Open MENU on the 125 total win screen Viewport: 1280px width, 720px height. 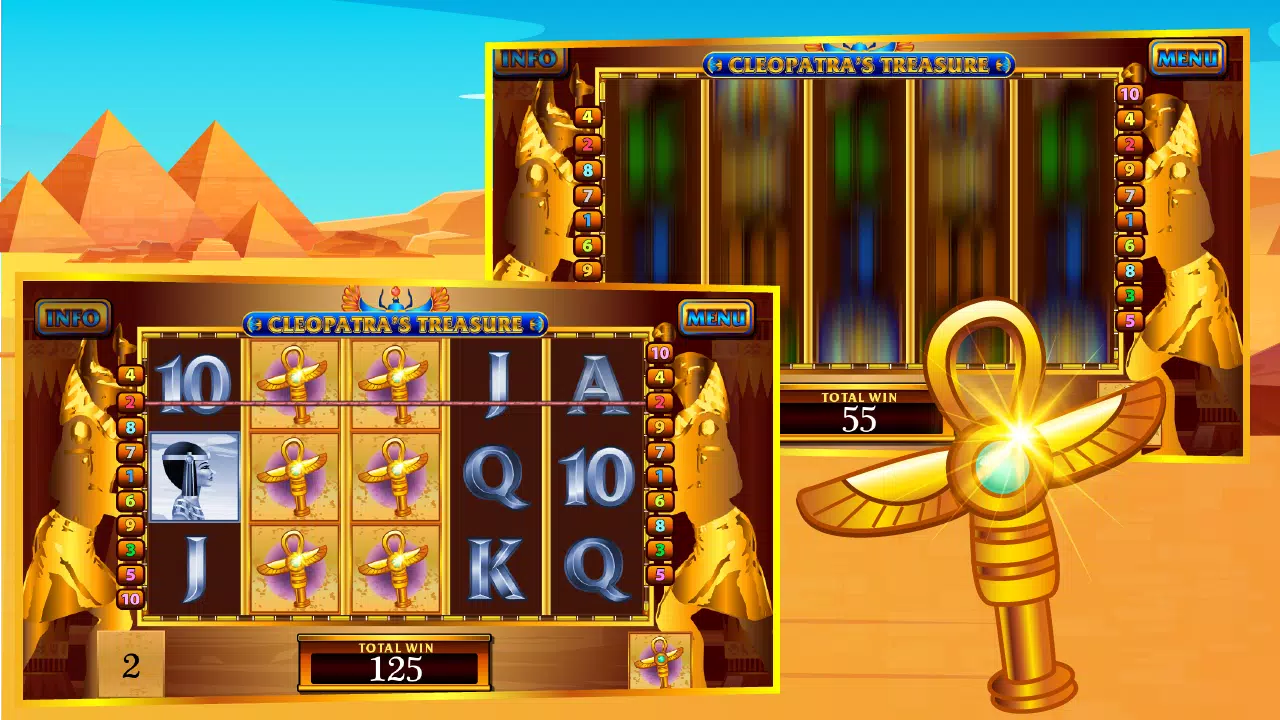pyautogui.click(x=716, y=318)
